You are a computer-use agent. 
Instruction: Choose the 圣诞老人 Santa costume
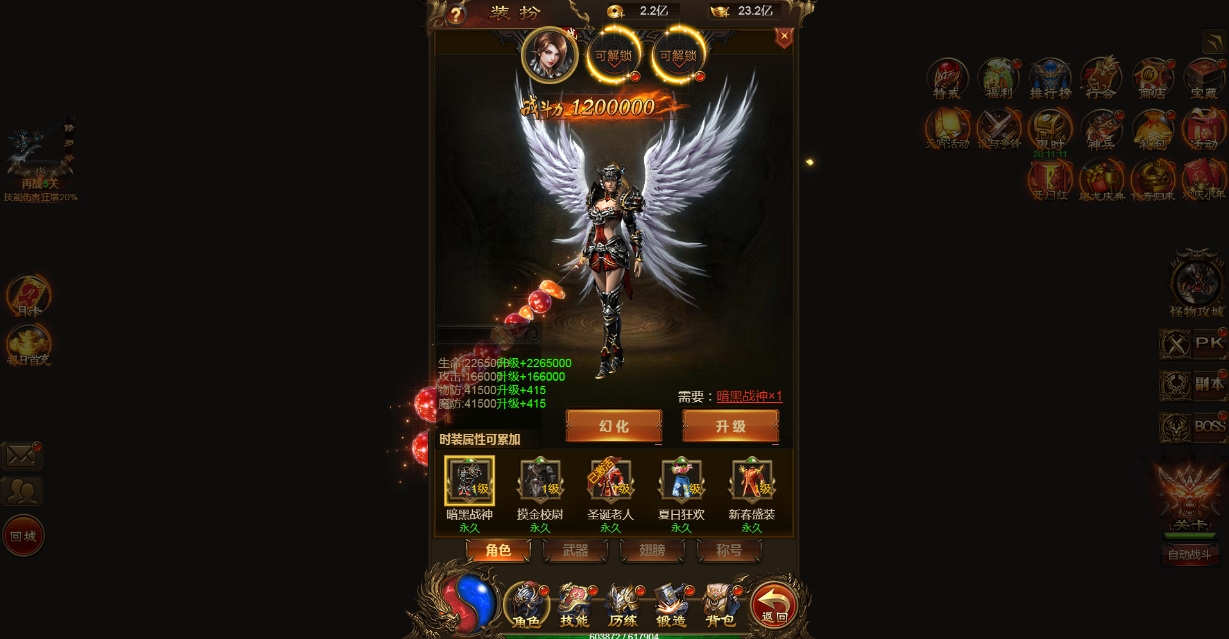point(610,482)
